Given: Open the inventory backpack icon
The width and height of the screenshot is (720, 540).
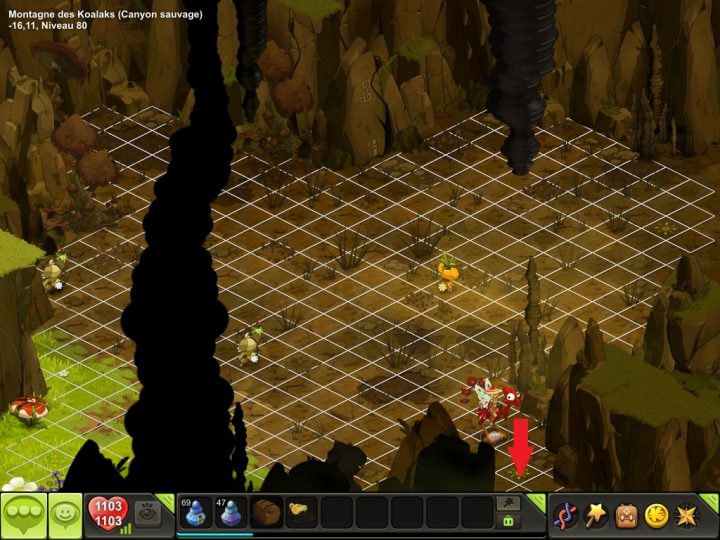Looking at the screenshot, I should 628,515.
